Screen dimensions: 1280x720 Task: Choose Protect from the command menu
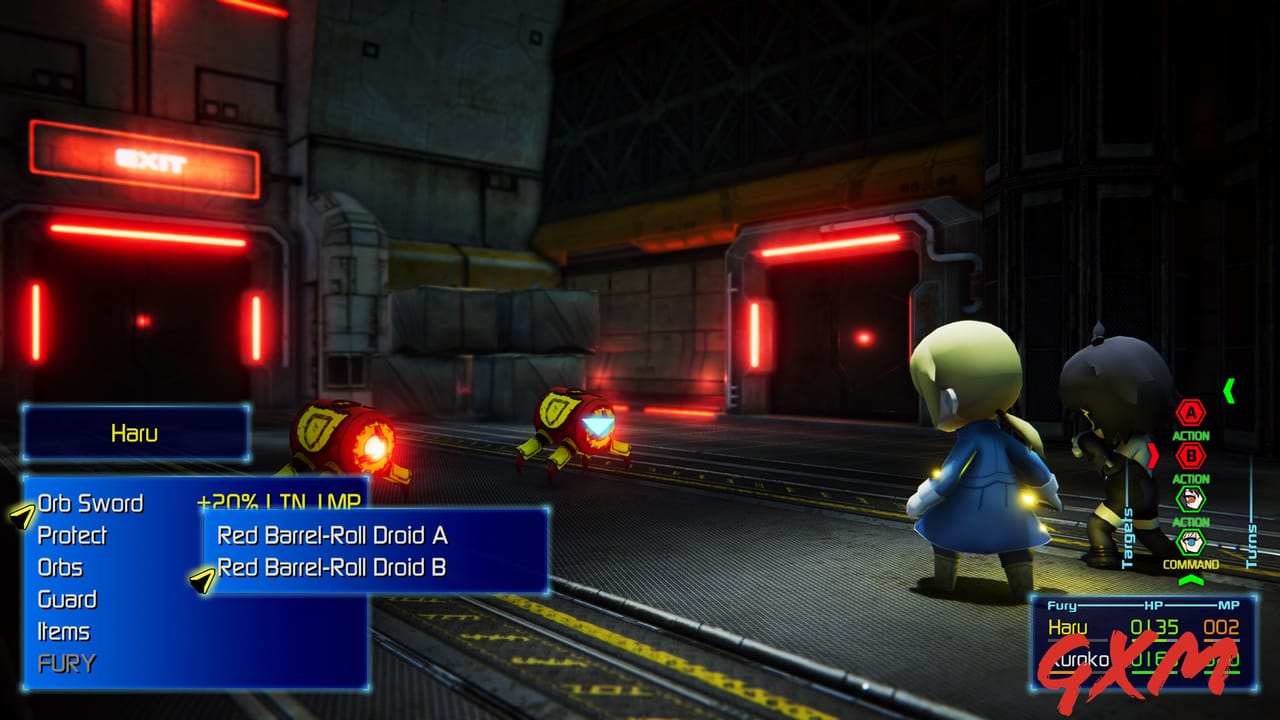click(72, 535)
